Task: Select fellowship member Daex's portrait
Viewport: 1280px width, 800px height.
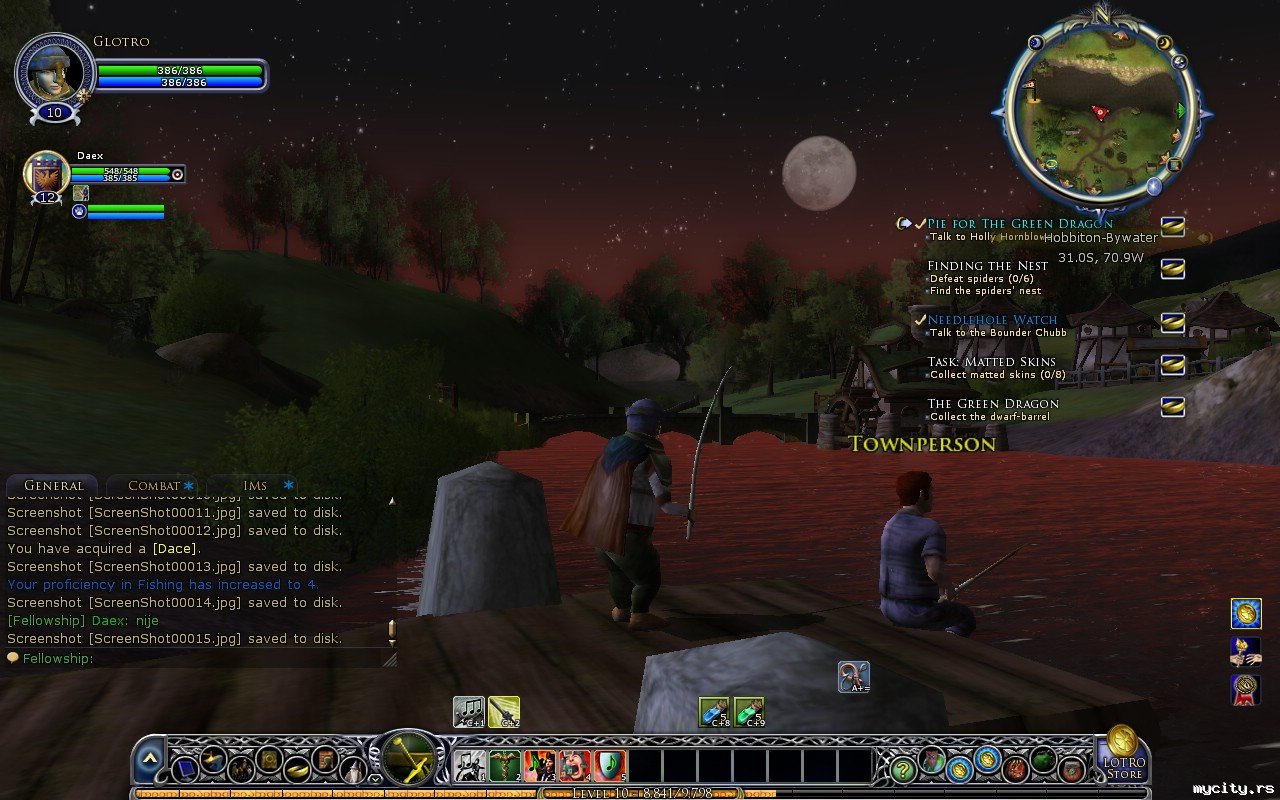Action: (46, 174)
